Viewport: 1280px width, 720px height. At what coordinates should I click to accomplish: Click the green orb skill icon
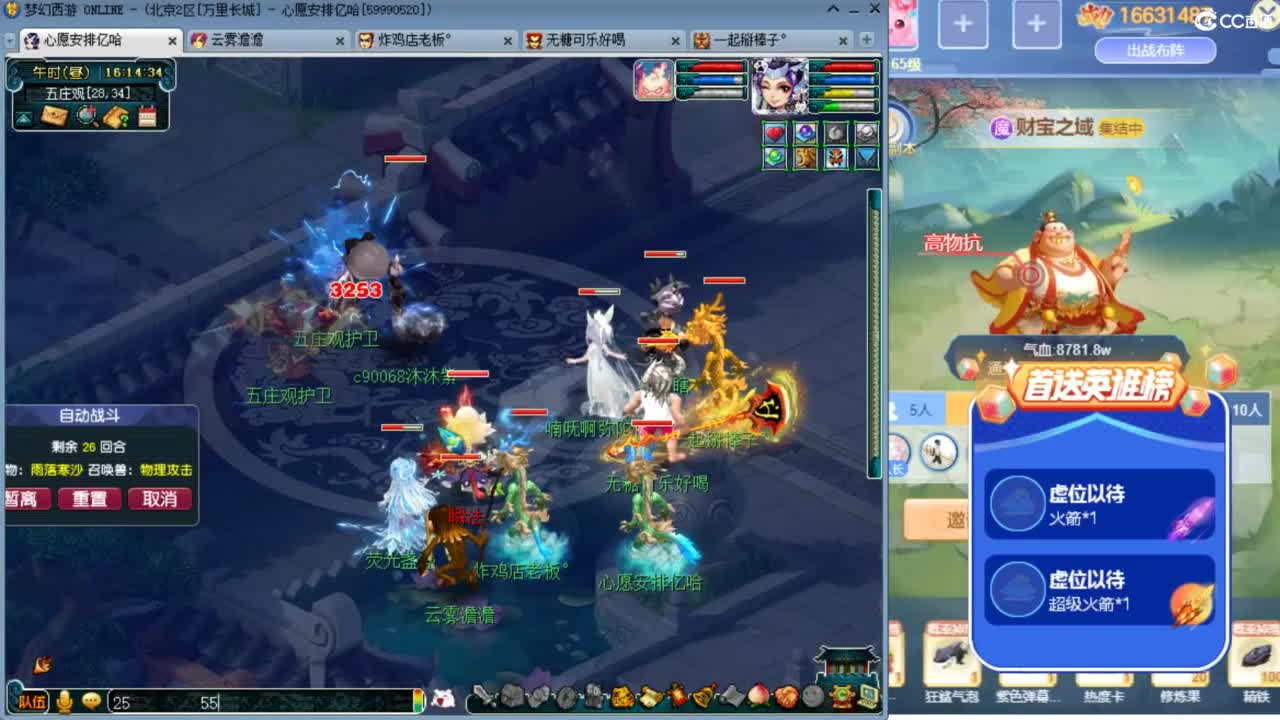point(773,158)
